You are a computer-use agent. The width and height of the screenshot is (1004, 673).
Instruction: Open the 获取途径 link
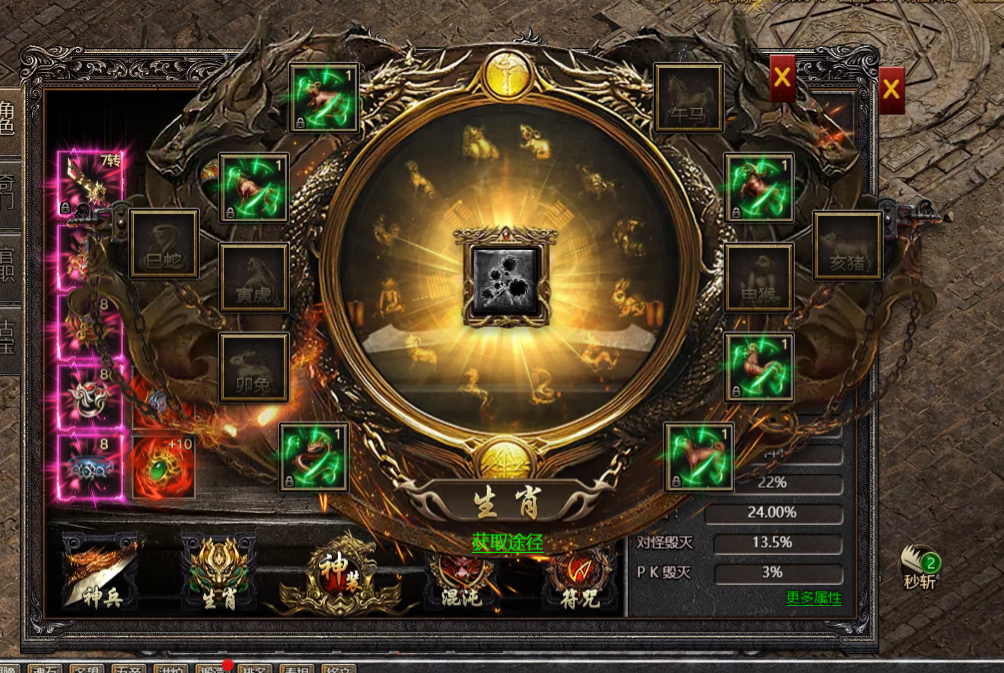pyautogui.click(x=507, y=542)
